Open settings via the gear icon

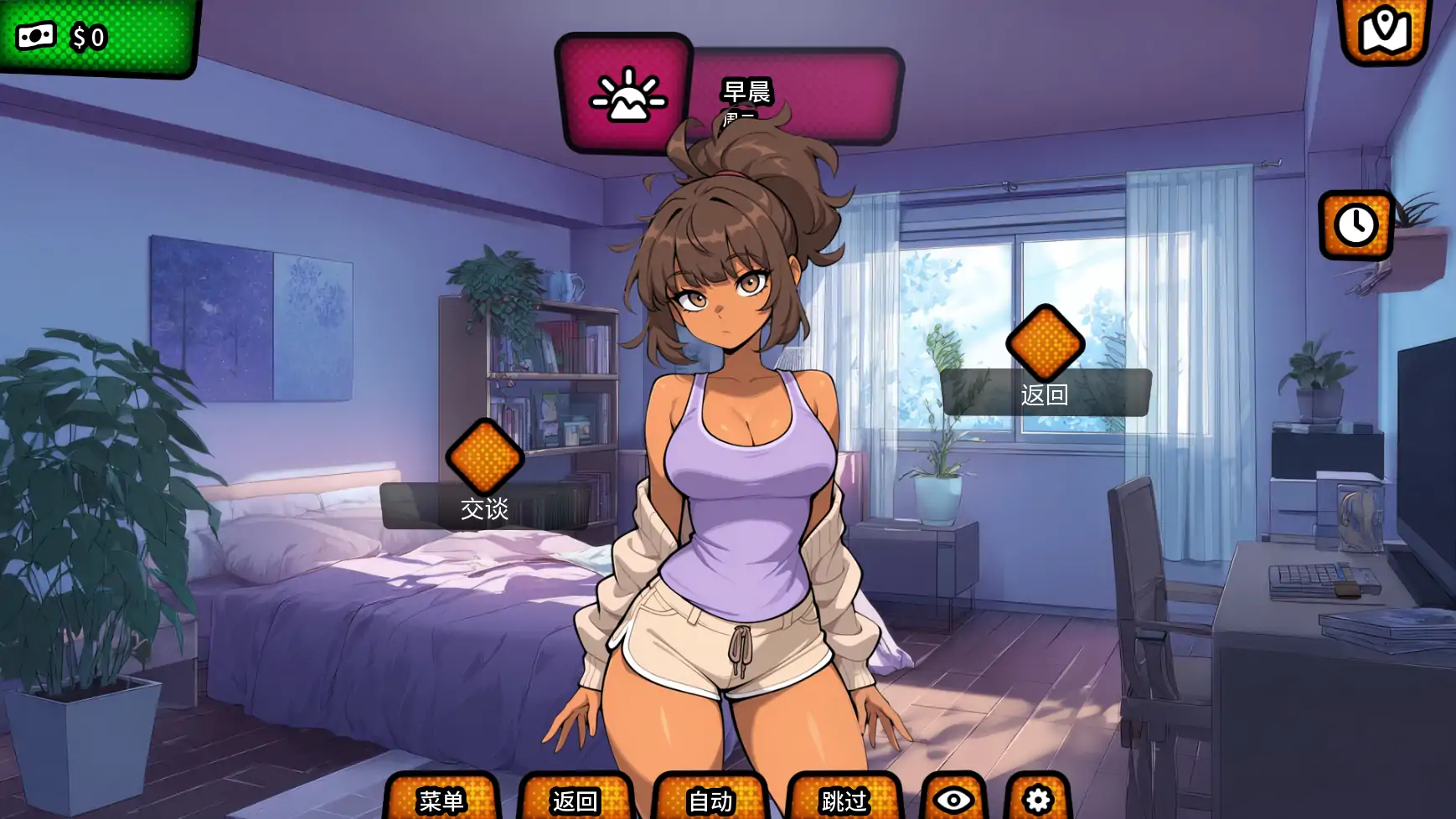(1038, 800)
